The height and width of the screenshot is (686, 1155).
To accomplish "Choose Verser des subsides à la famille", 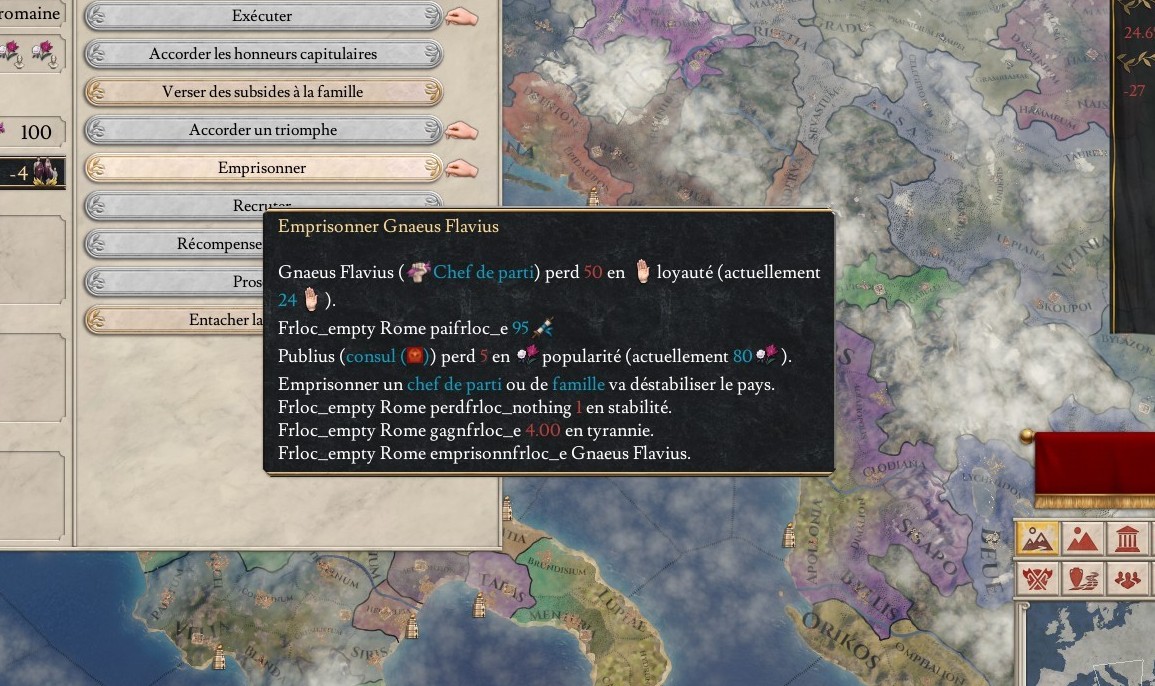I will [x=262, y=92].
